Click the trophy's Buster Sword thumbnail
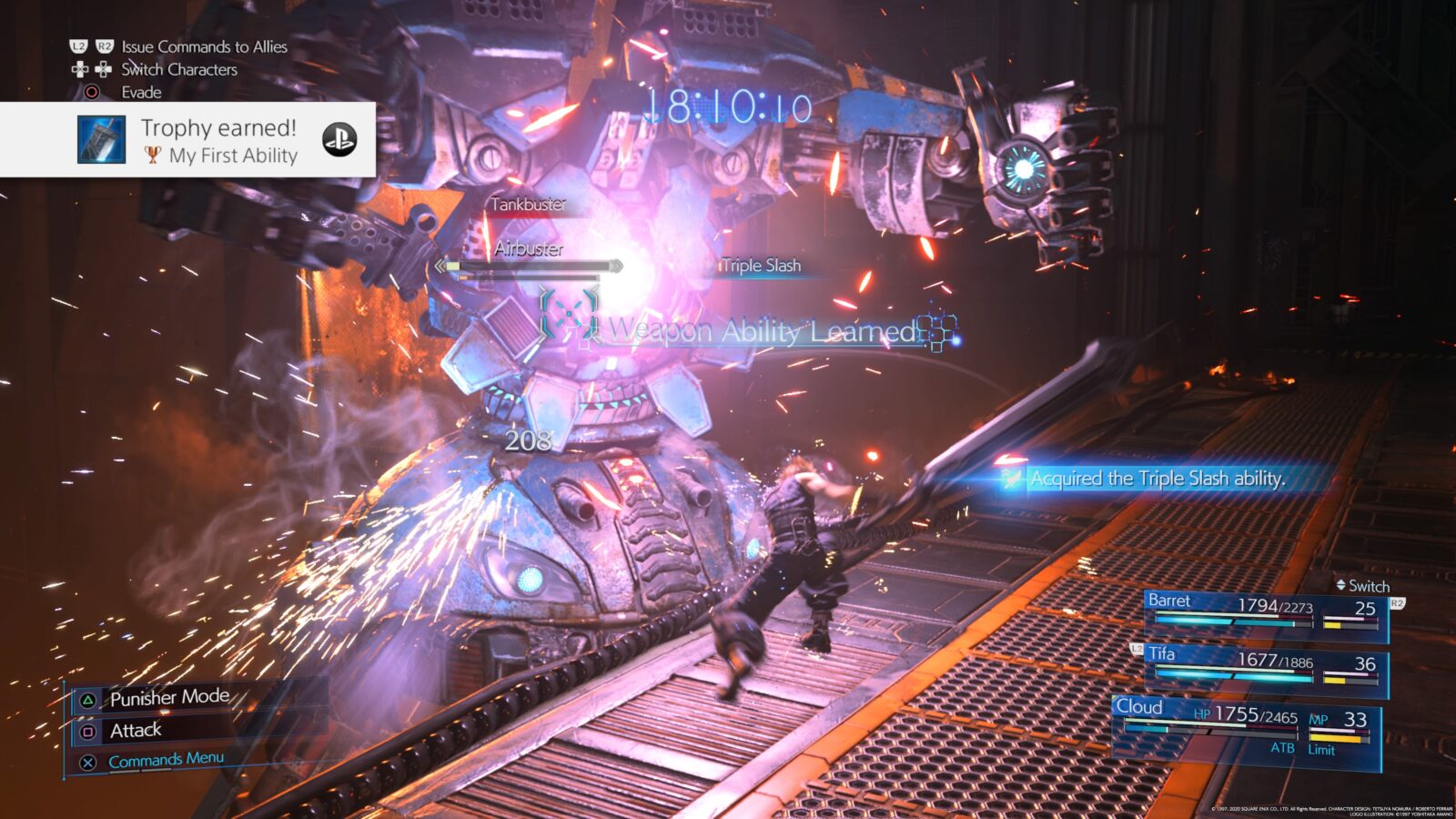 [x=101, y=140]
